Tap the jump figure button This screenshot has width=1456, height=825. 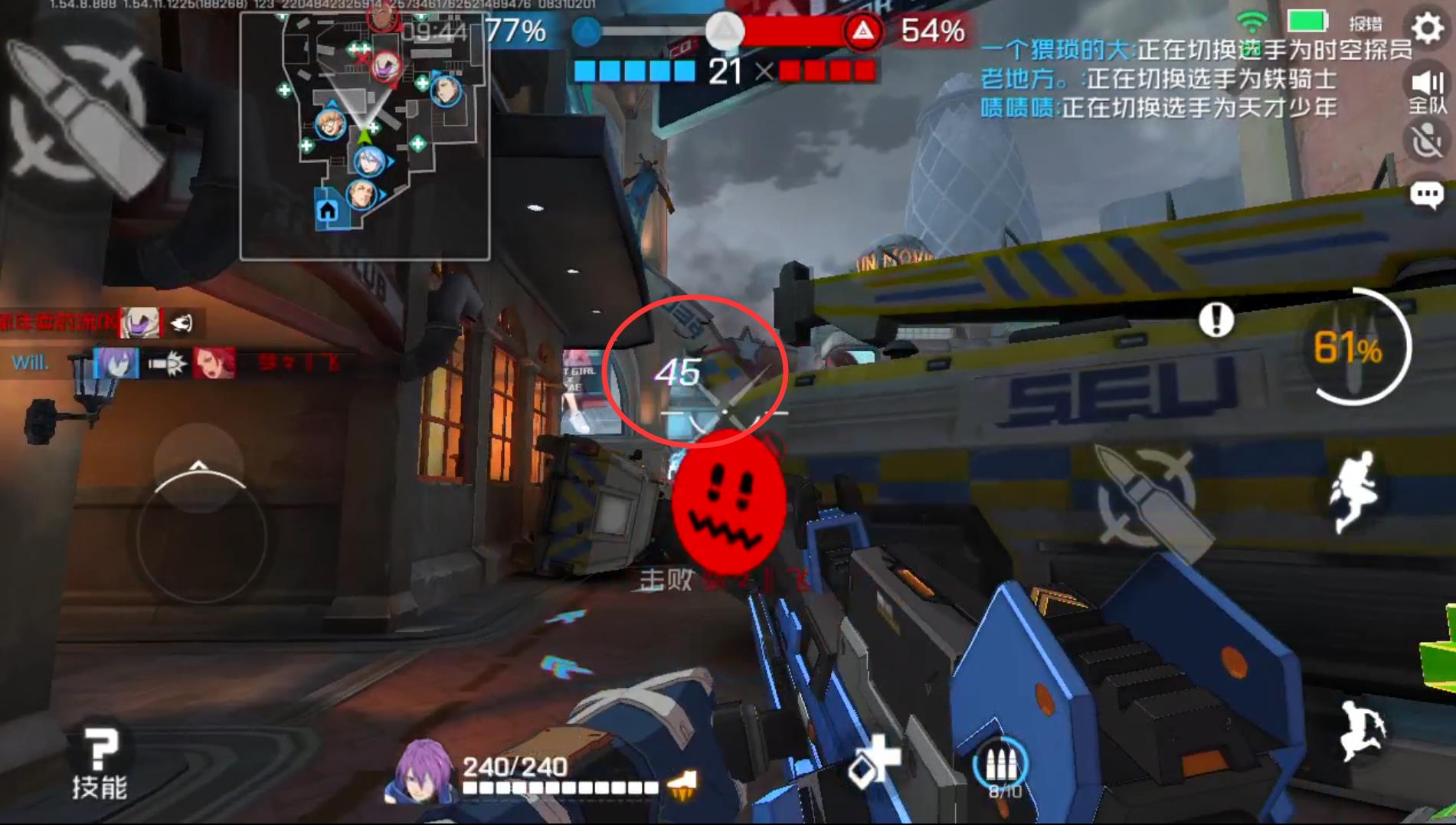click(x=1354, y=491)
